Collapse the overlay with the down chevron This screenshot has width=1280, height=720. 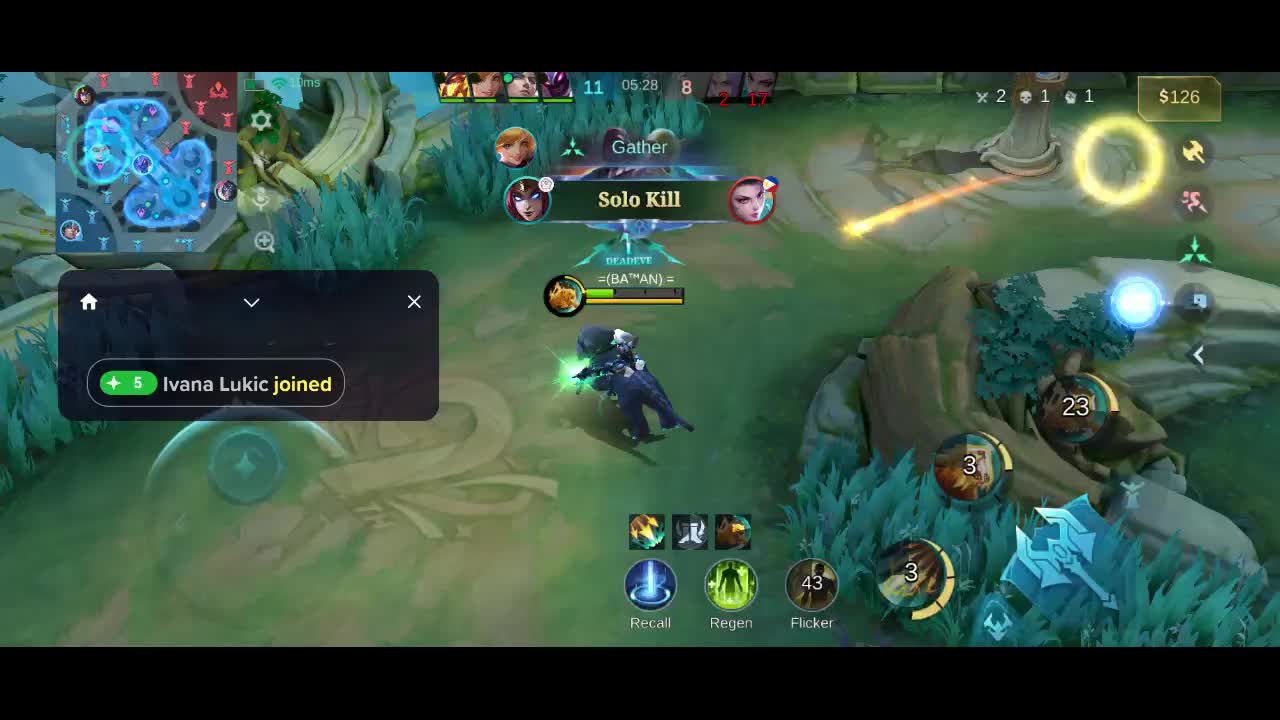[251, 302]
